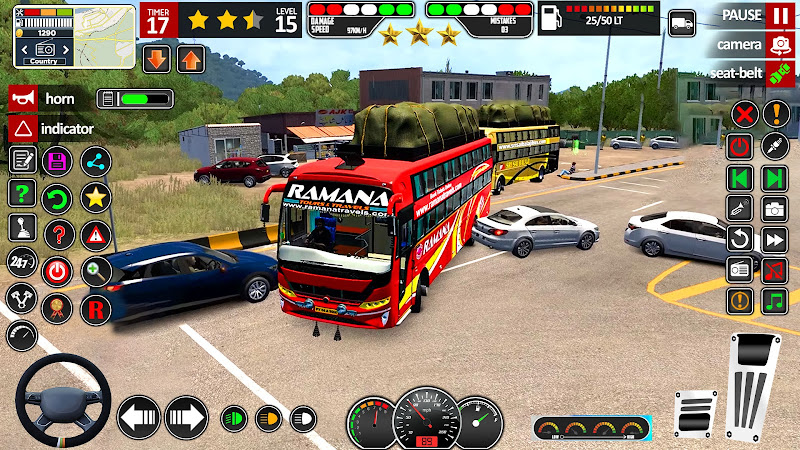Image resolution: width=800 pixels, height=450 pixels.
Task: Open the minimap in the corner
Action: (74, 36)
